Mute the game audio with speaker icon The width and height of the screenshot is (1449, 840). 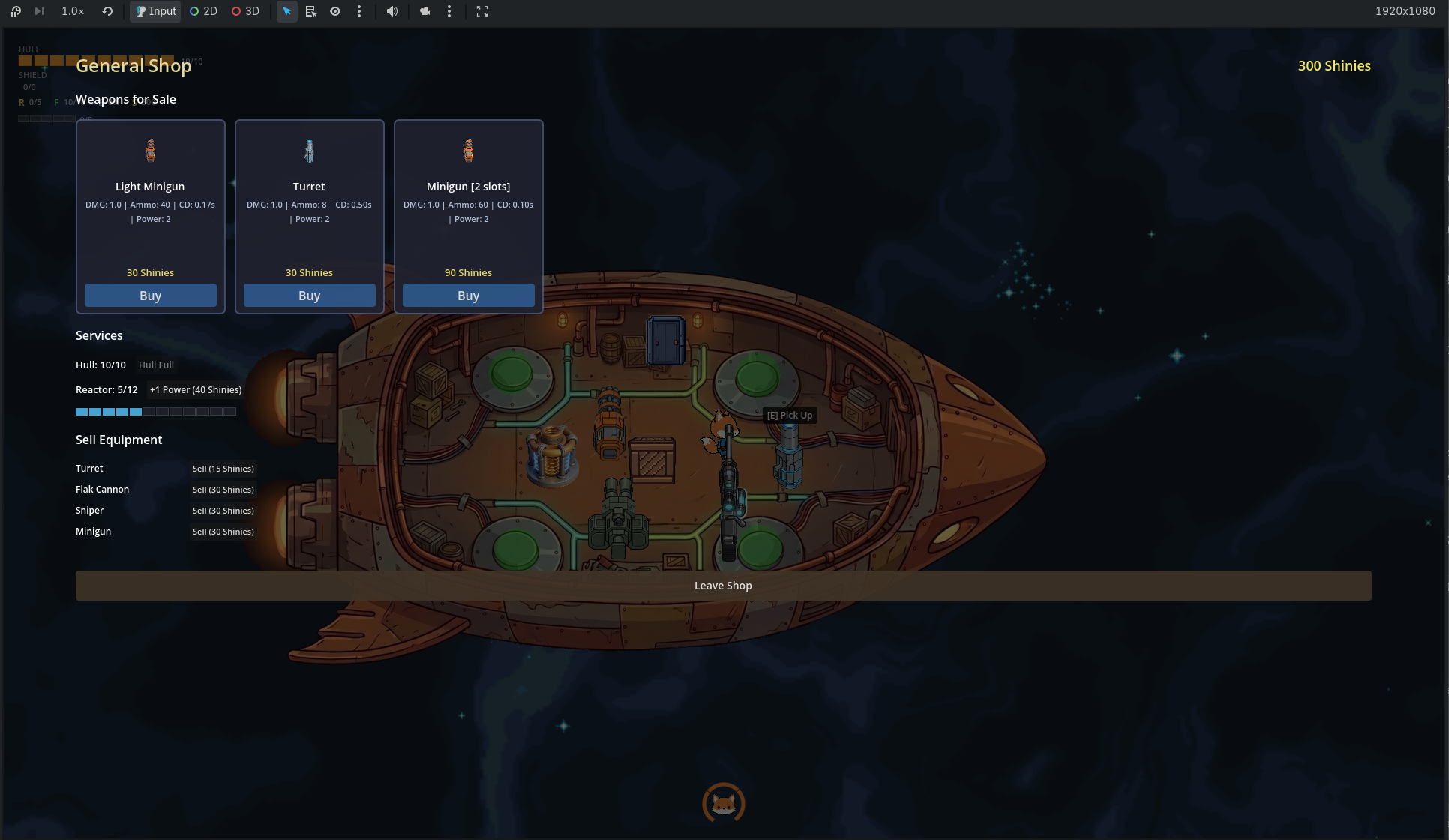pos(392,11)
